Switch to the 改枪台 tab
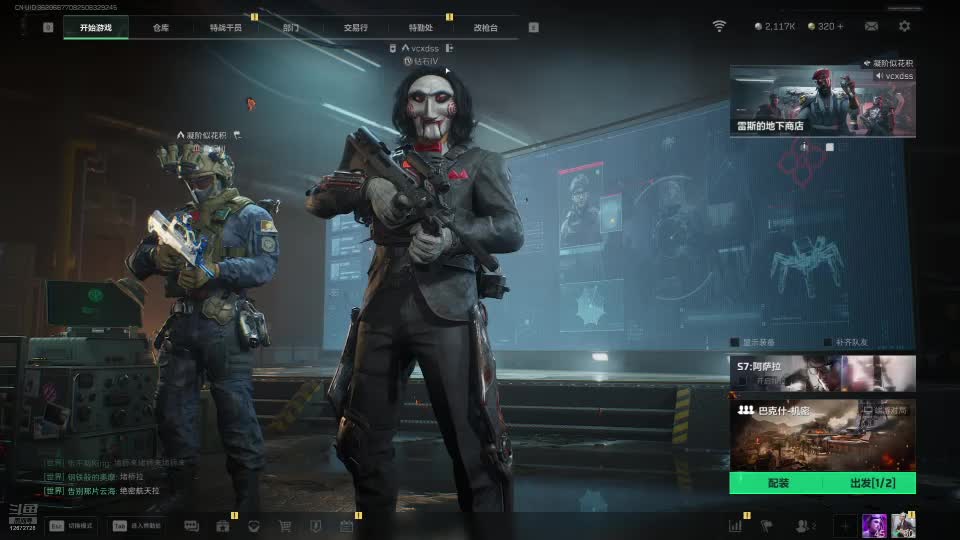960x540 pixels. 485,28
